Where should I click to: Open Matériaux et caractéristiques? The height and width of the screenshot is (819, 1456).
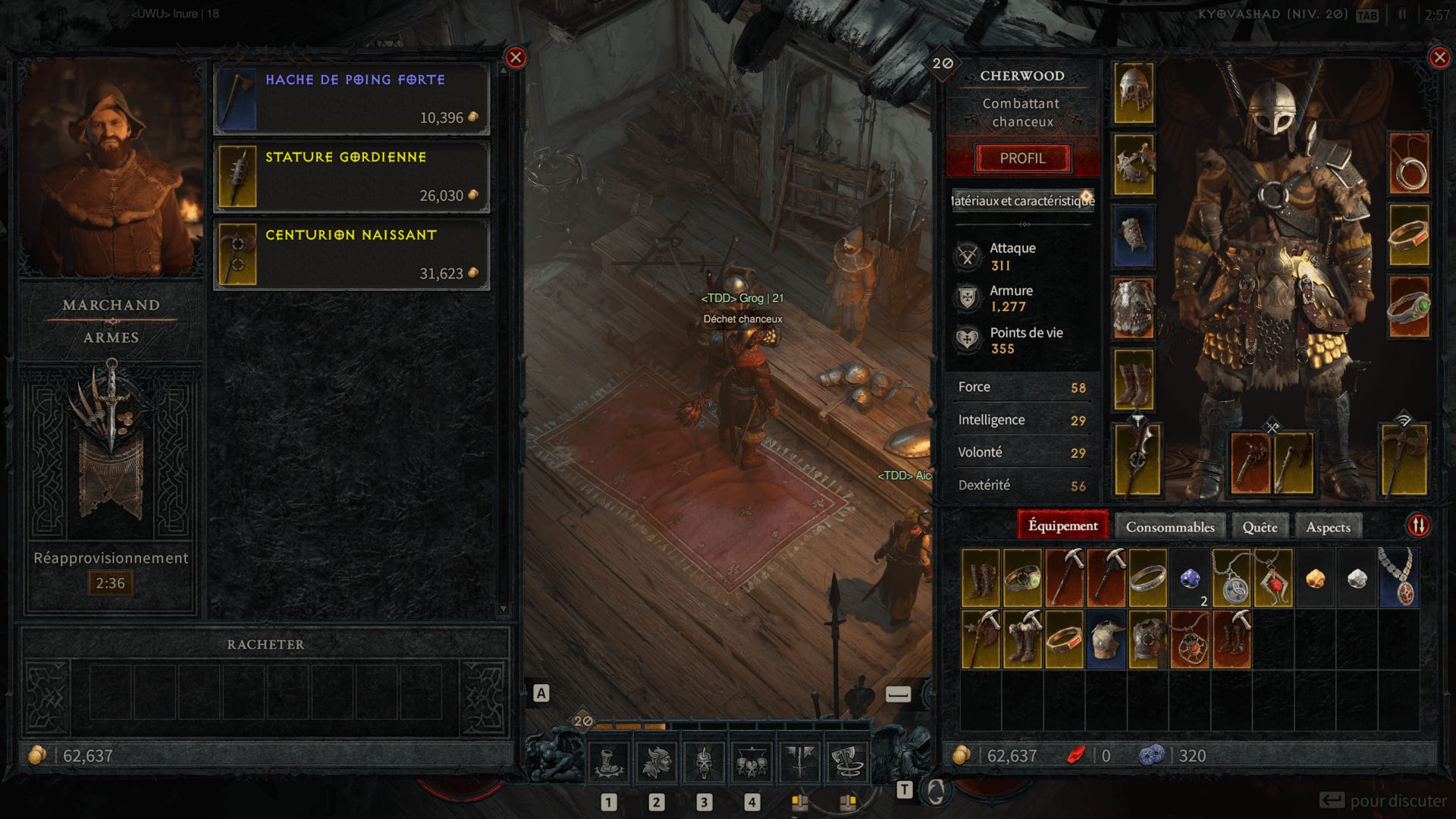[1022, 201]
